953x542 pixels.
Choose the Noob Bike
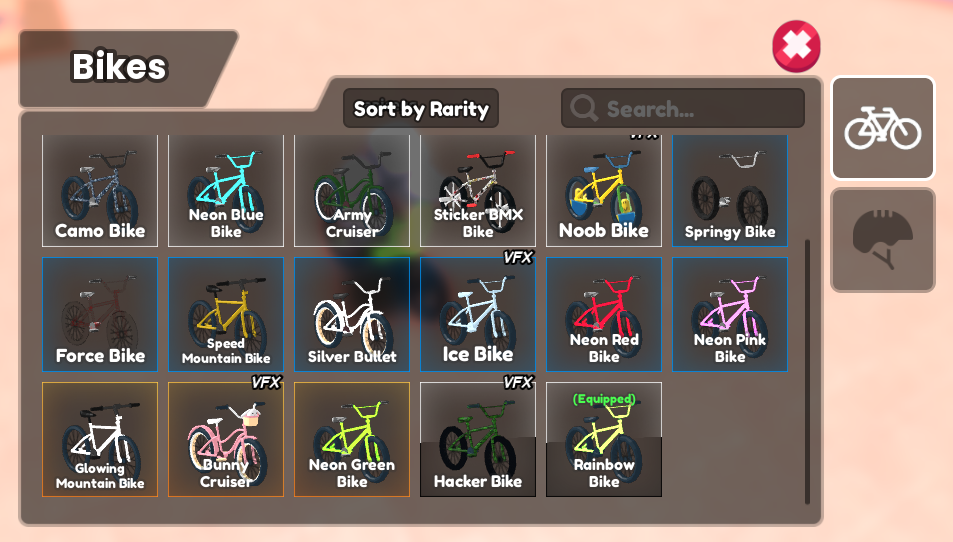point(604,191)
